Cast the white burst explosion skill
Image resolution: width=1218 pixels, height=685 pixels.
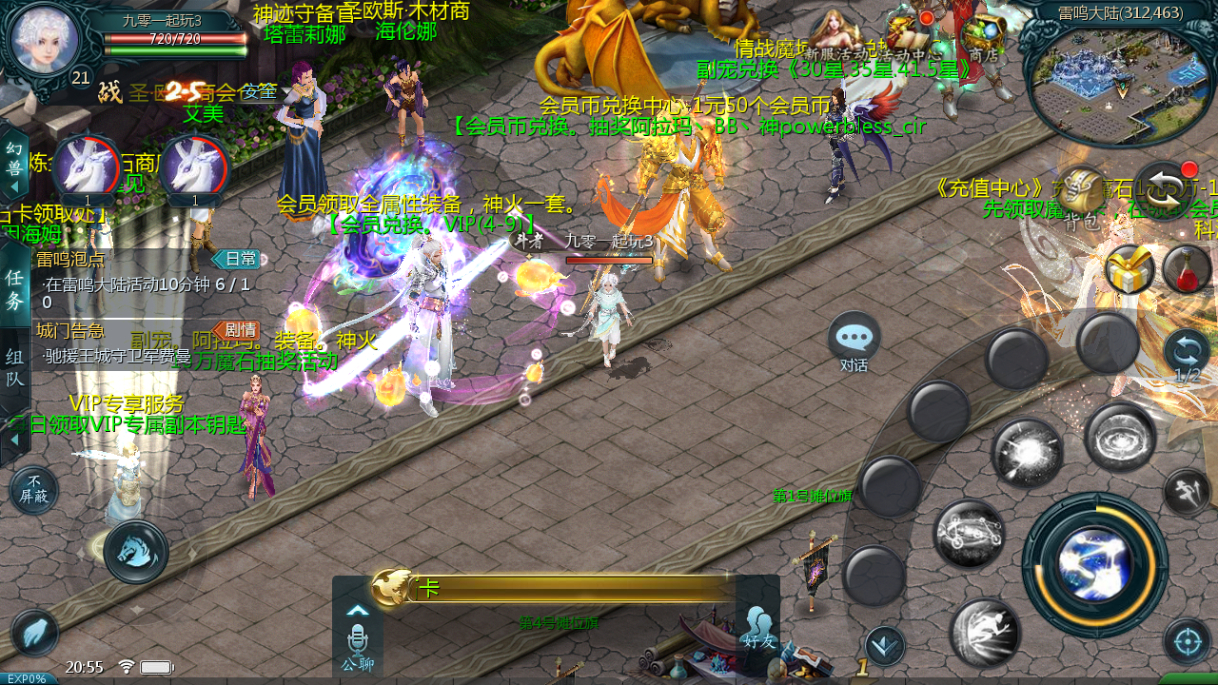(1026, 452)
